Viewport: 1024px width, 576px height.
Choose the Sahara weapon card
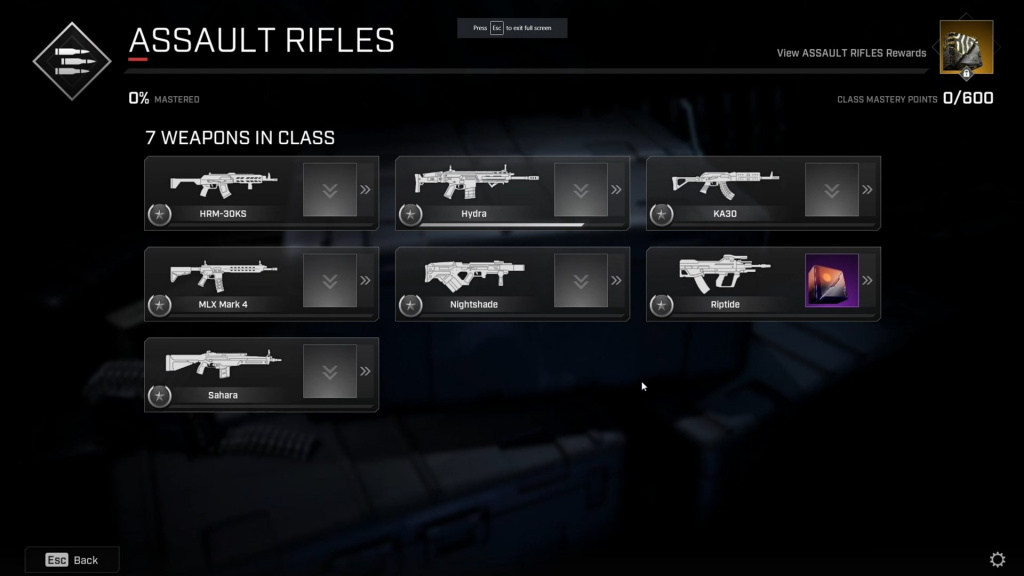pos(224,374)
